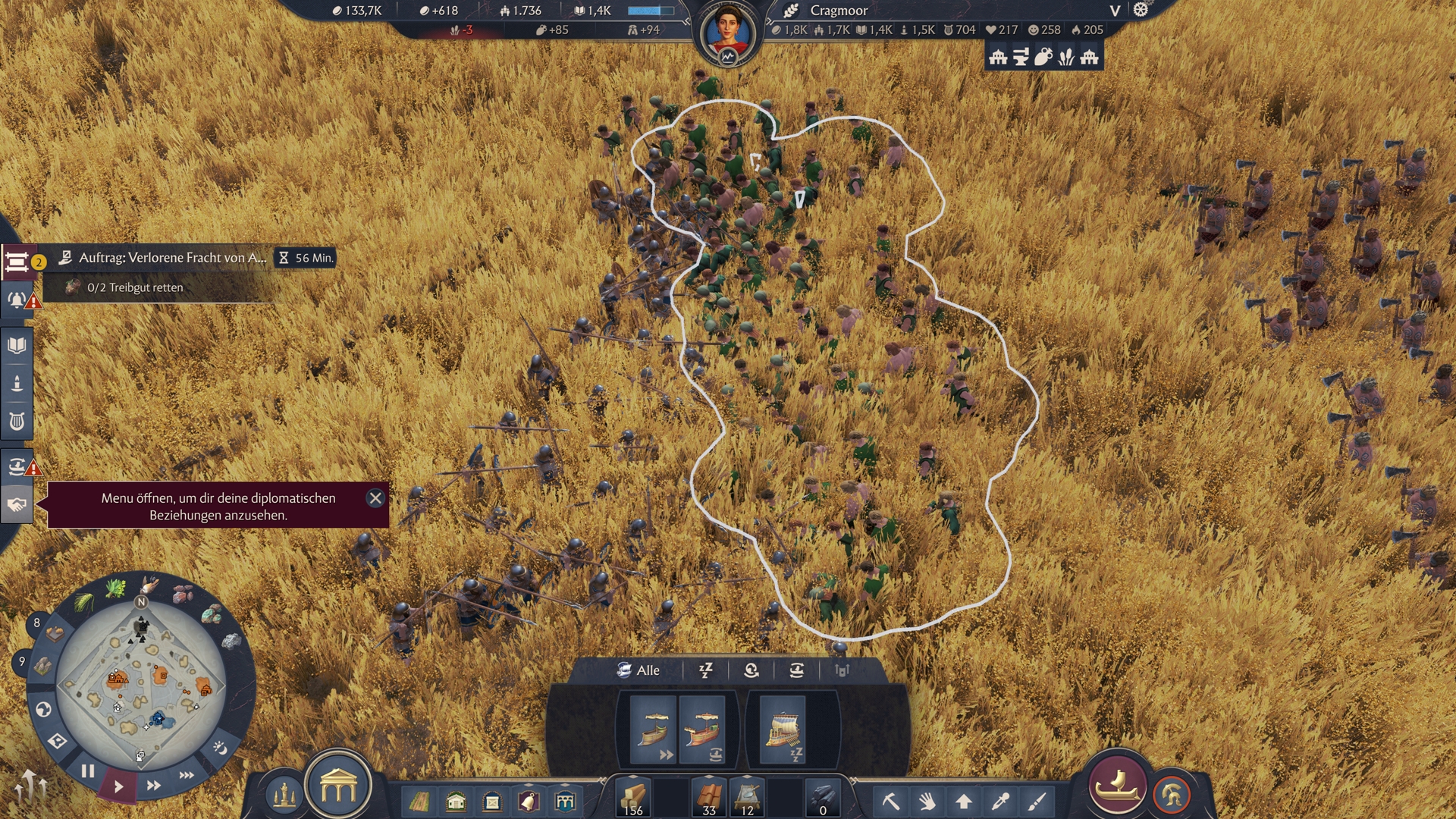Open the governor portrait at top
This screenshot has height=819, width=1456.
click(x=727, y=34)
